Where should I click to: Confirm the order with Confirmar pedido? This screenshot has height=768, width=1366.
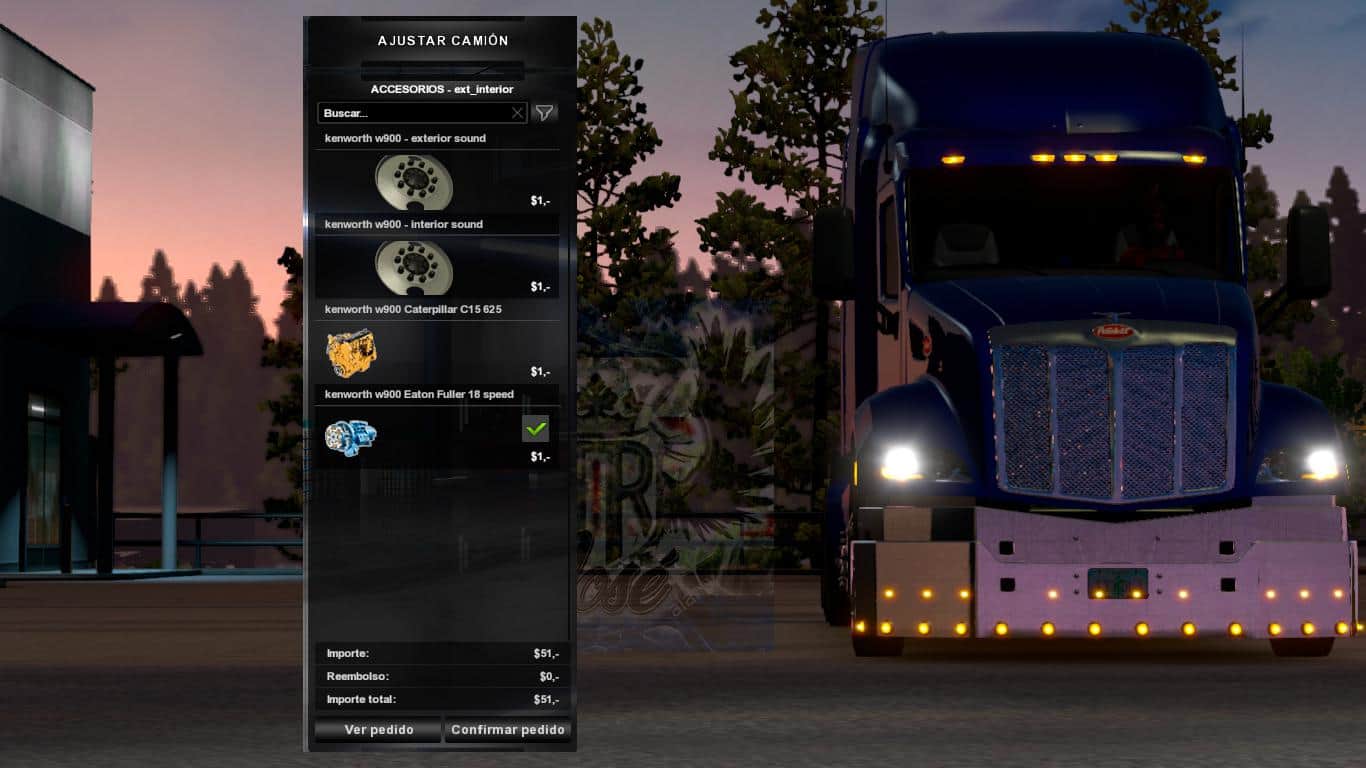(508, 730)
